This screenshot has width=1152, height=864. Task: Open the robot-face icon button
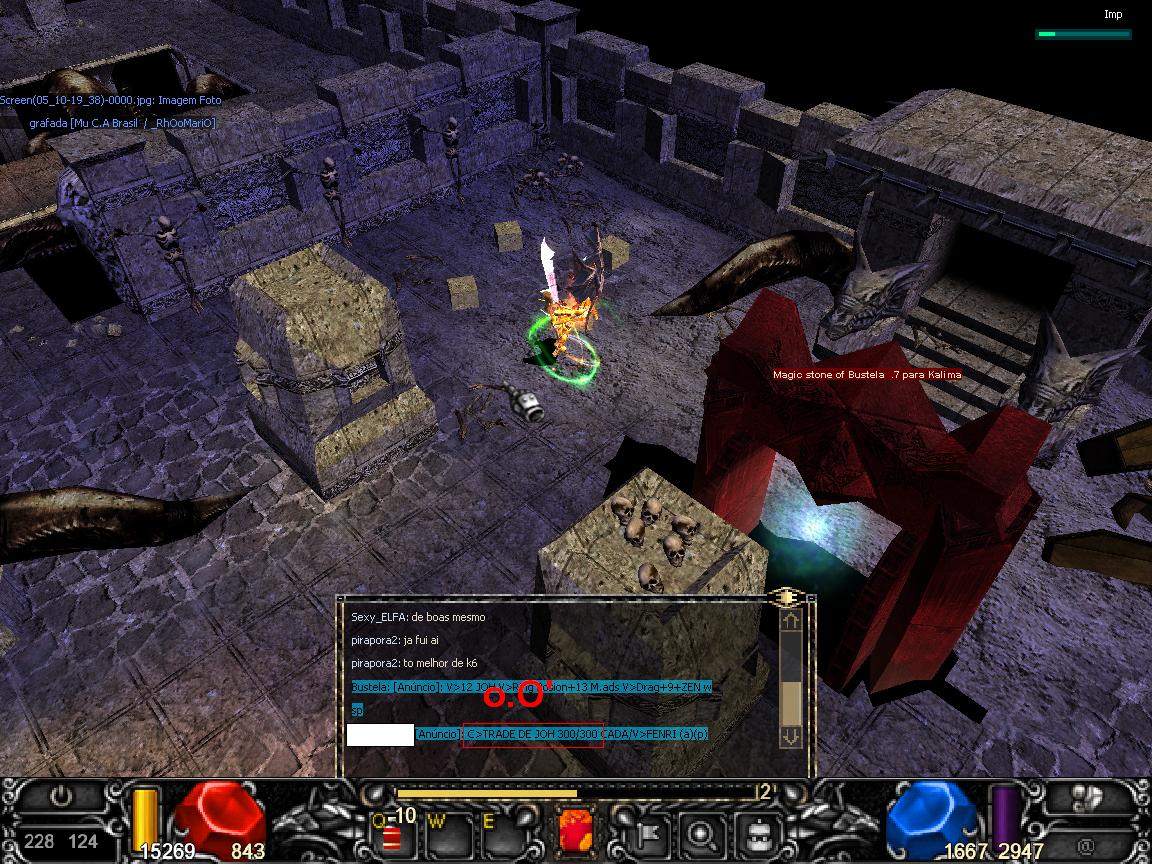(x=758, y=831)
